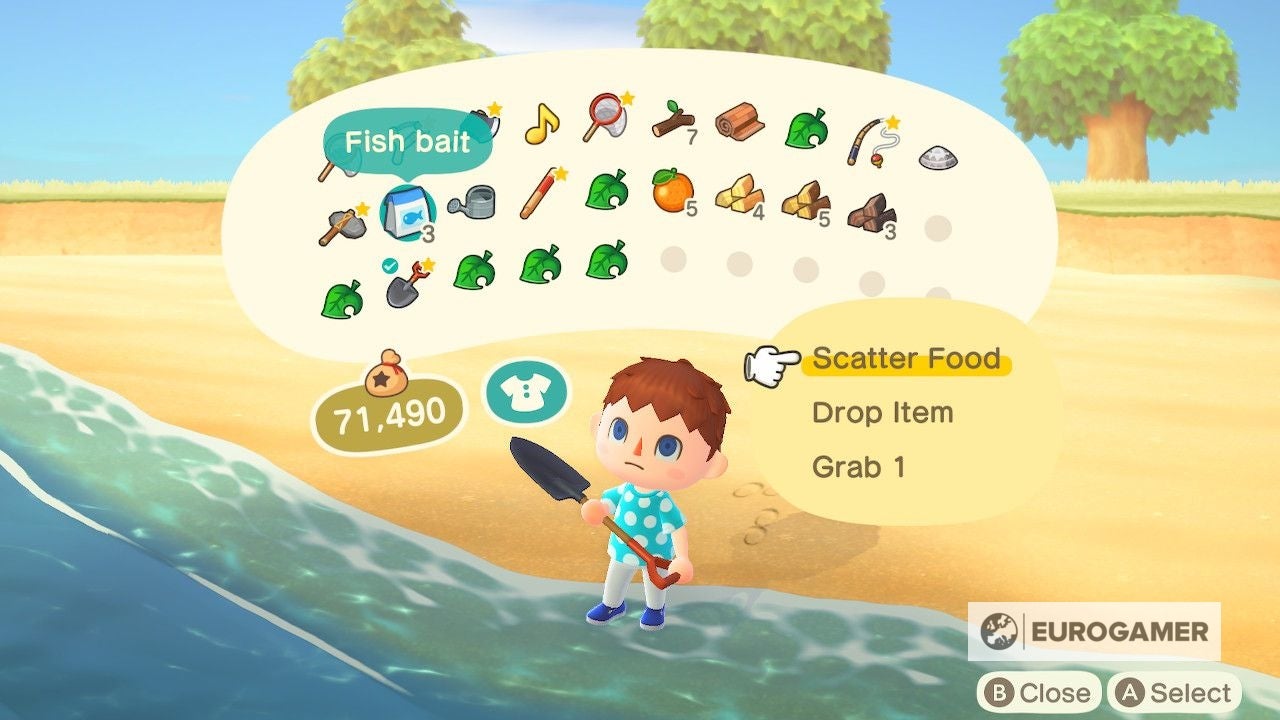Choose Scatter Food from the item menu
This screenshot has width=1280, height=720.
click(x=906, y=359)
